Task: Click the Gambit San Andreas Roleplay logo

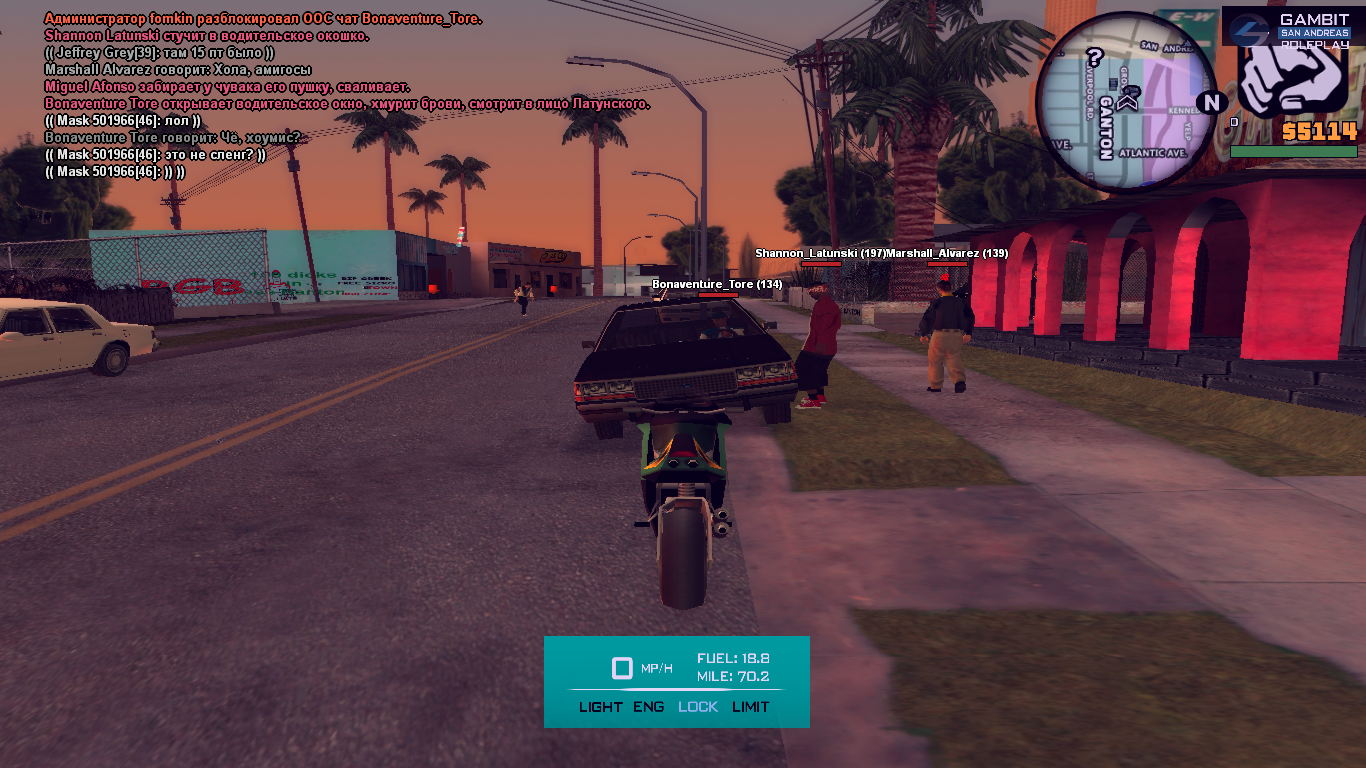Action: click(x=1289, y=26)
